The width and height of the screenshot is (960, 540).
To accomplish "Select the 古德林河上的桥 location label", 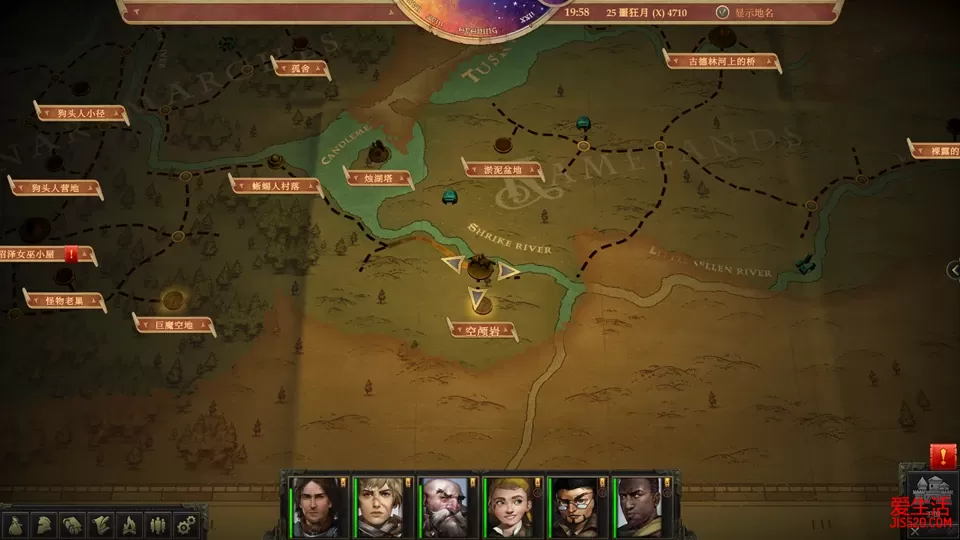I will click(x=723, y=61).
